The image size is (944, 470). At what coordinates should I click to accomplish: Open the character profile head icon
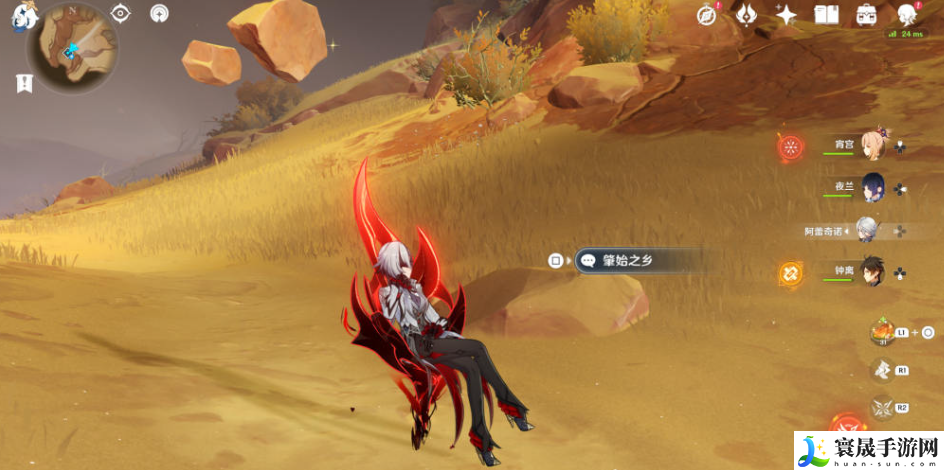click(907, 14)
